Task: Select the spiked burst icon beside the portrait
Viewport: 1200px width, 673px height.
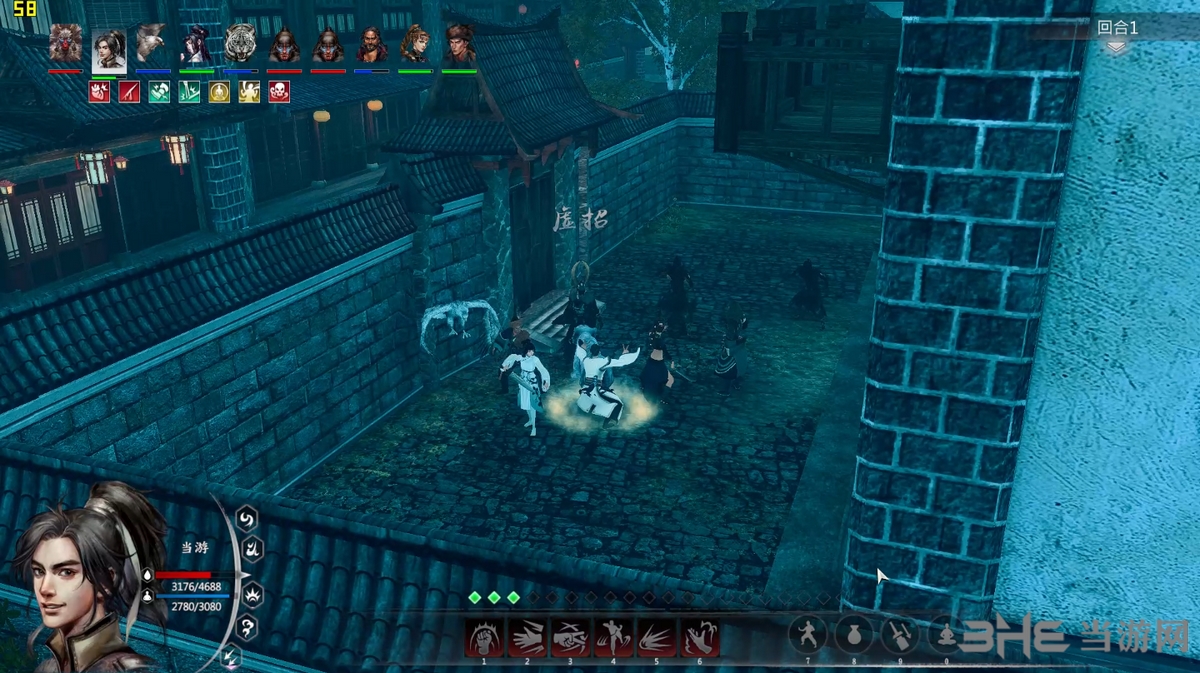Action: click(x=253, y=596)
